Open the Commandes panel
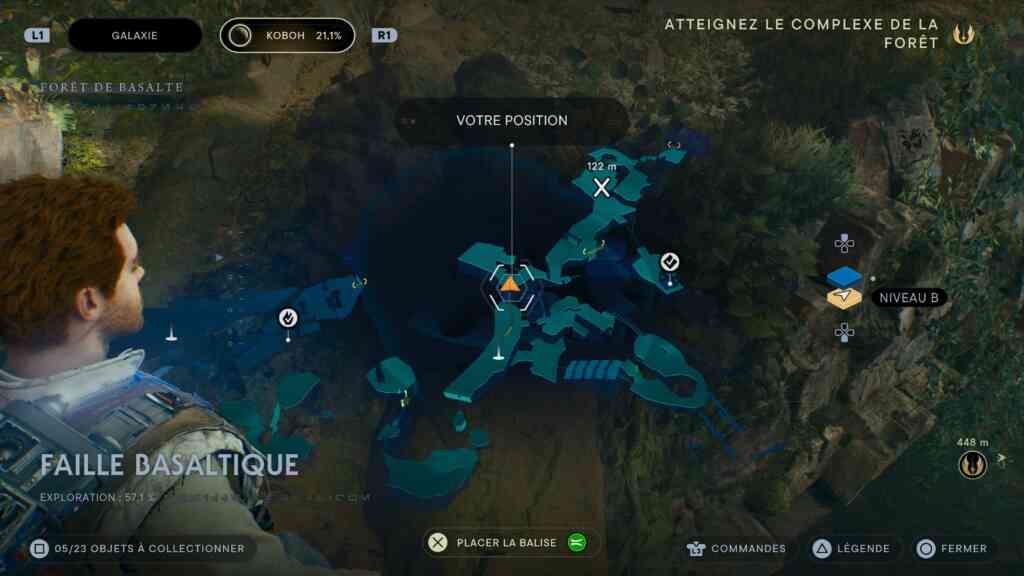Image resolution: width=1024 pixels, height=576 pixels. click(x=736, y=548)
